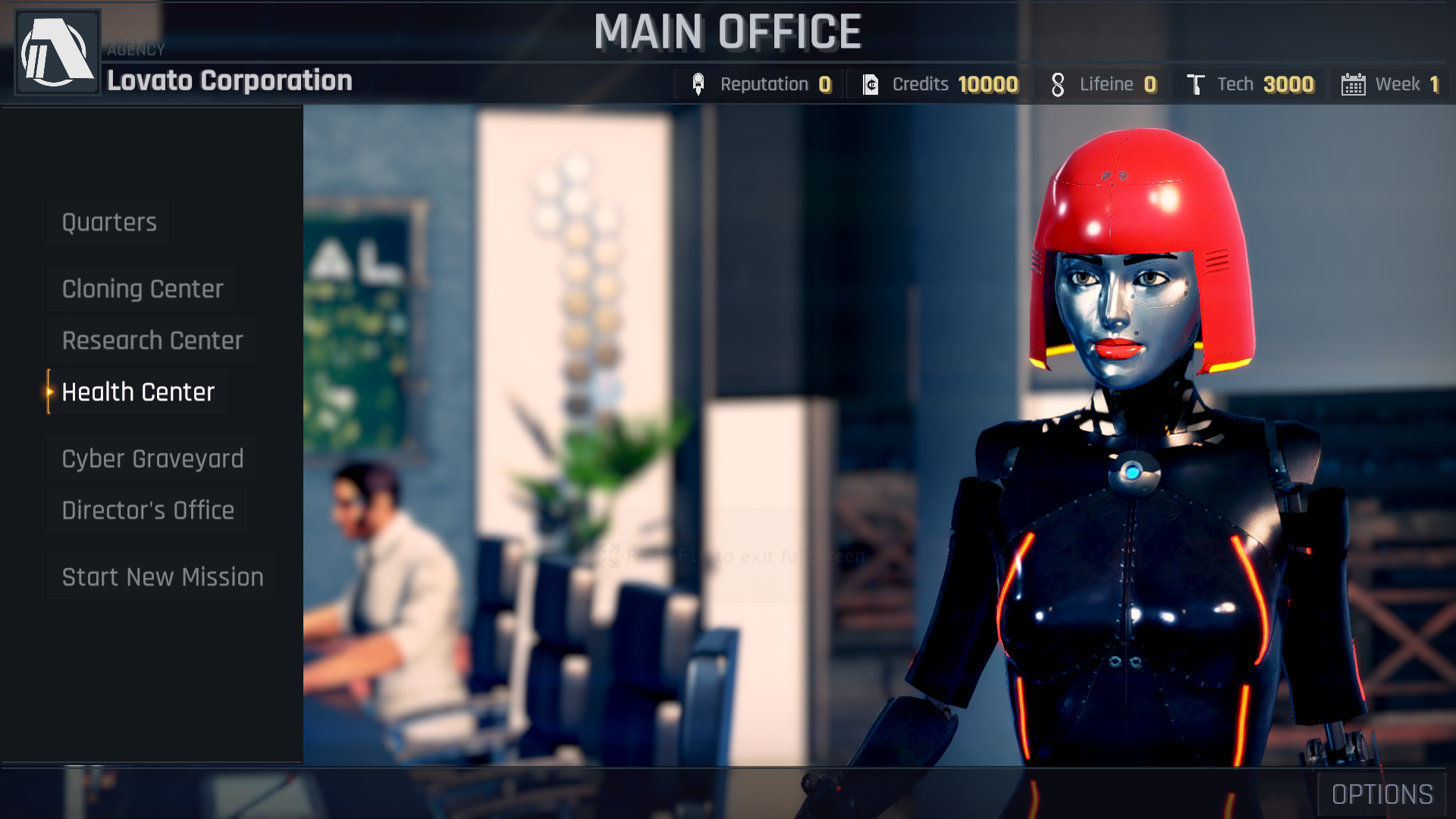Select Health Center from the sidebar
Screen dimensions: 1456x819
[138, 392]
